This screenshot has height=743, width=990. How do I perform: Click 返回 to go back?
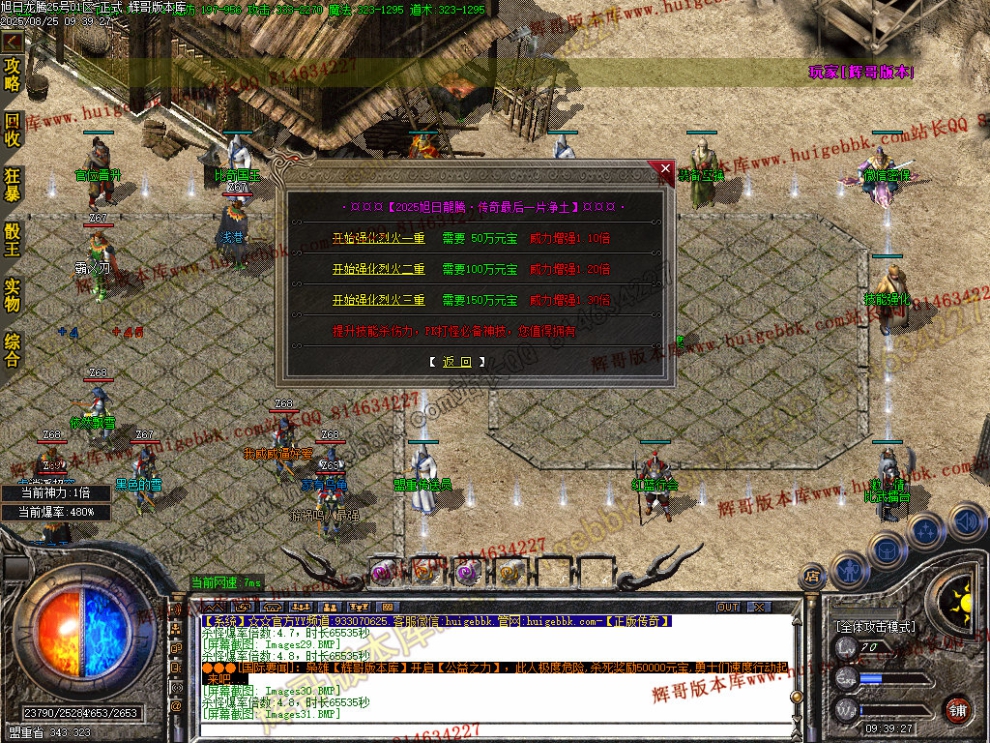tap(457, 362)
